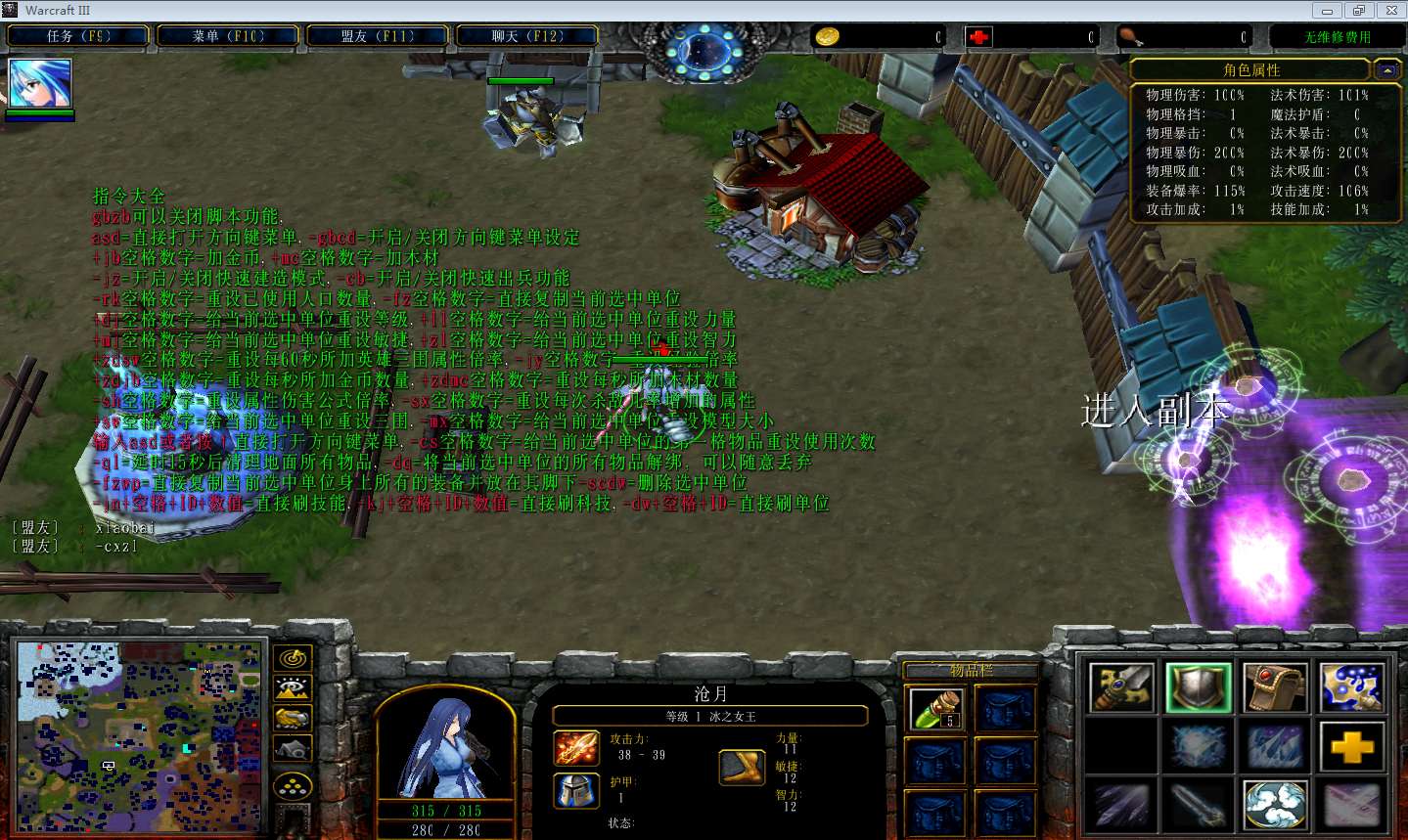Viewport: 1408px width, 840px height.
Task: Activate the shield Stop command
Action: pos(1199,687)
